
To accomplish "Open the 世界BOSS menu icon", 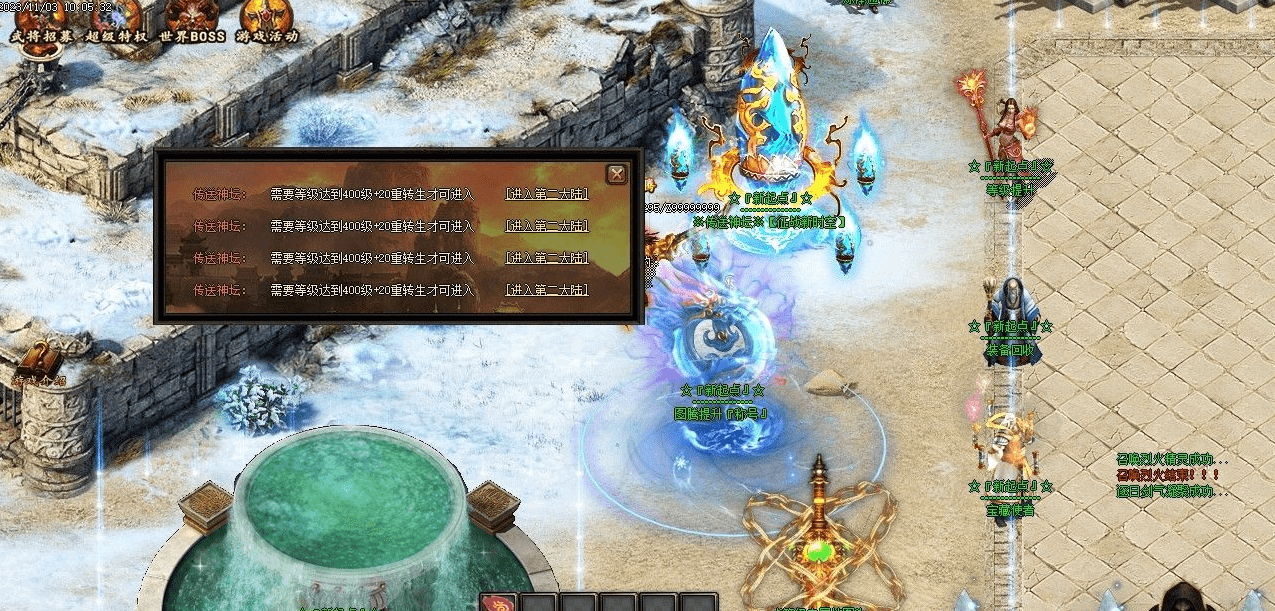I will [191, 20].
